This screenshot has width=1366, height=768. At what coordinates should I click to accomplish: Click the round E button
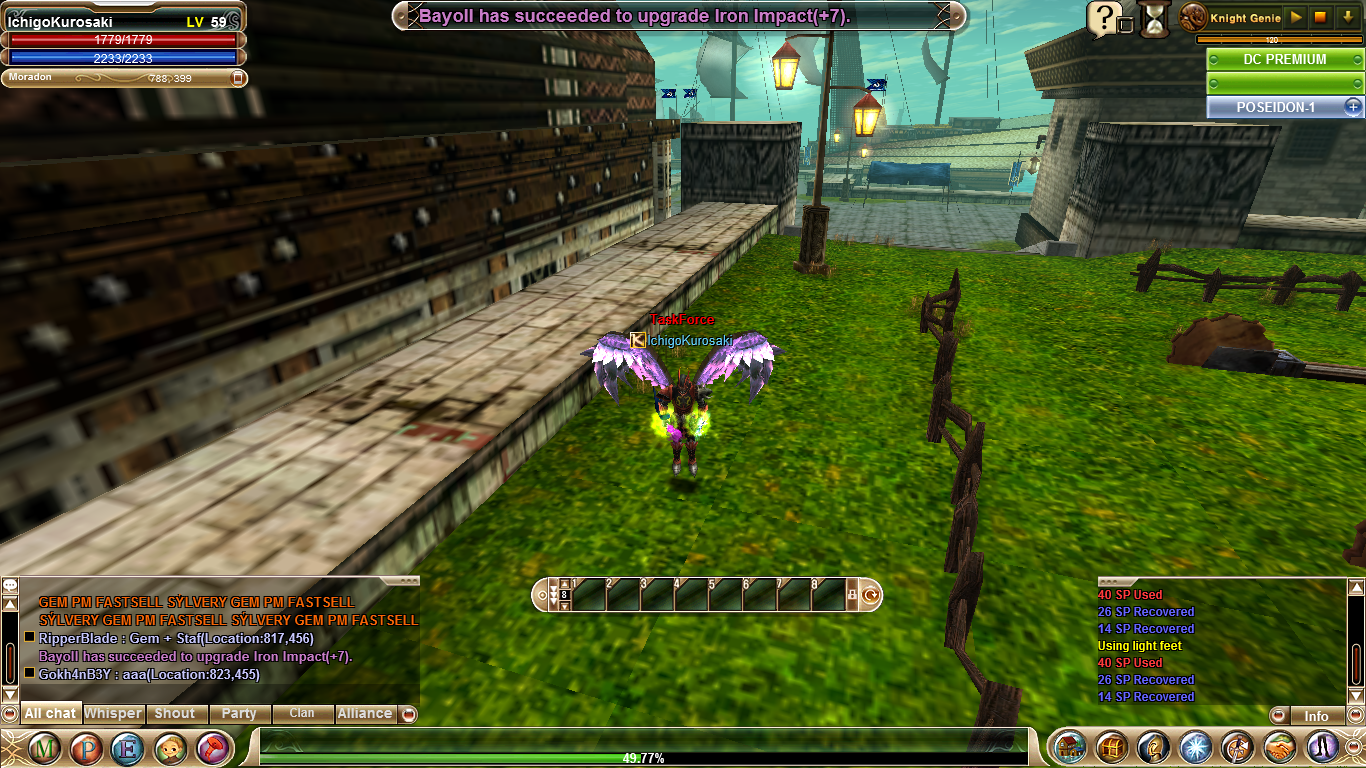pos(127,747)
